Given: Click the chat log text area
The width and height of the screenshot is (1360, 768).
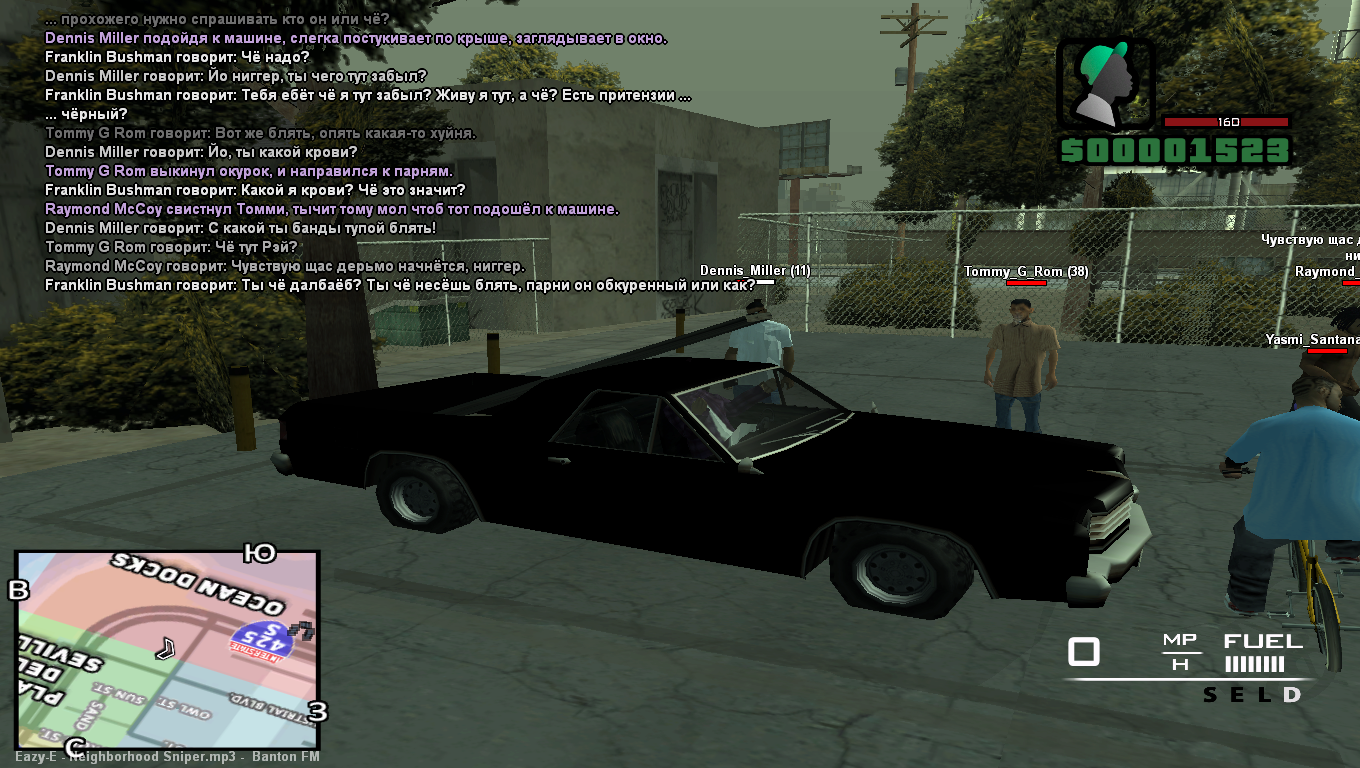Looking at the screenshot, I should click(x=368, y=152).
